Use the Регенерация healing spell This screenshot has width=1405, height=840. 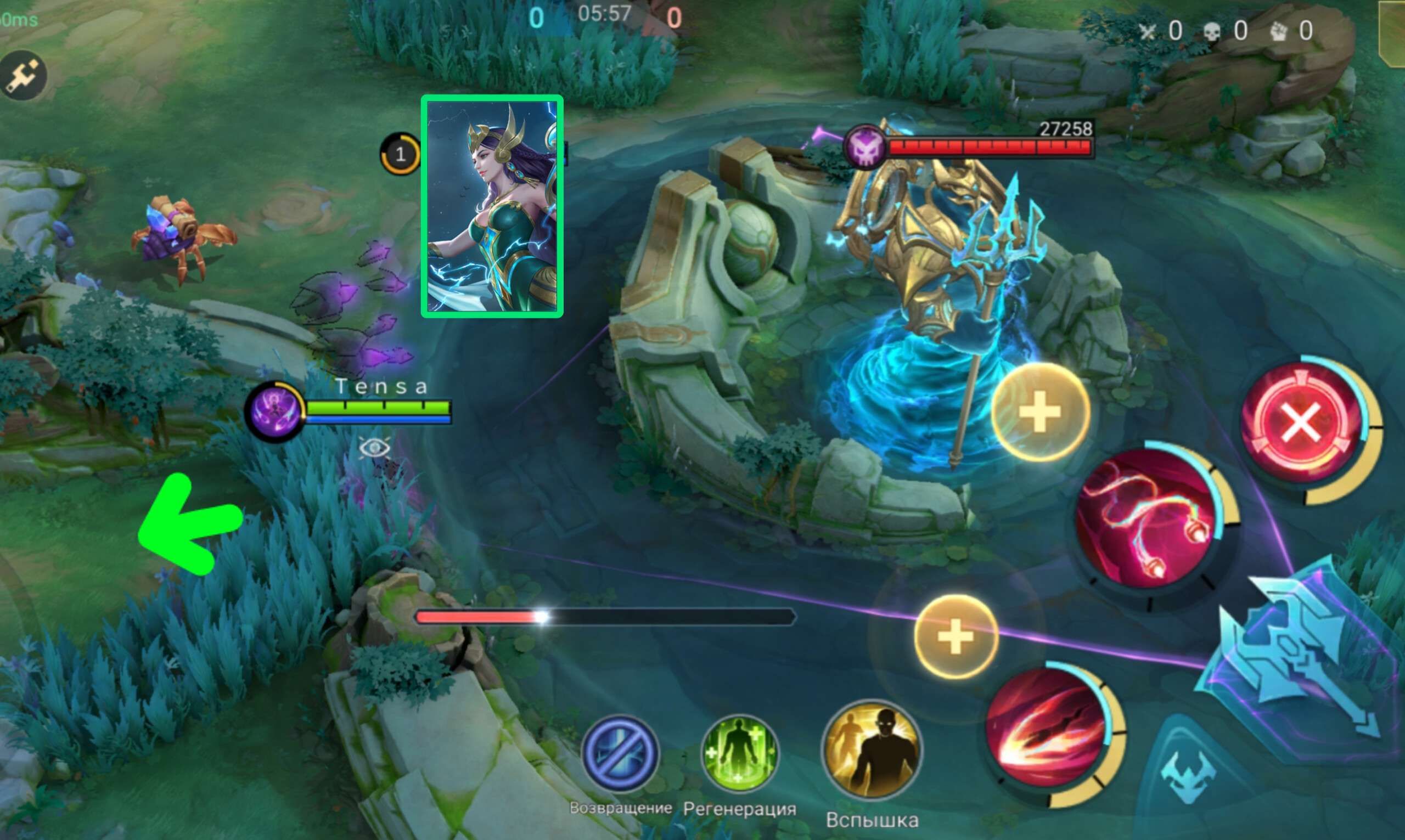[x=739, y=754]
